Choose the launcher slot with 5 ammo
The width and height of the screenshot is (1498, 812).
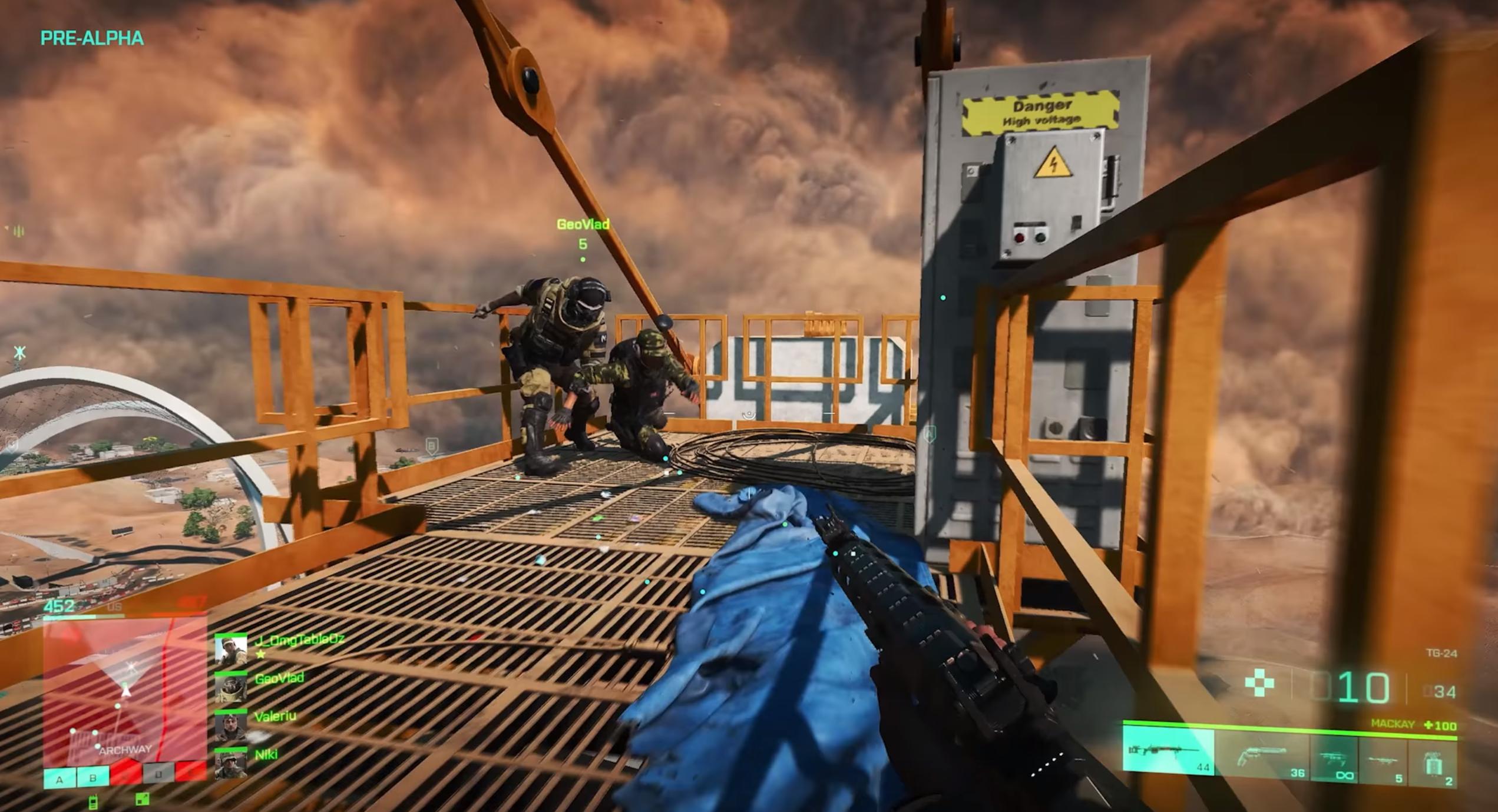(1383, 760)
